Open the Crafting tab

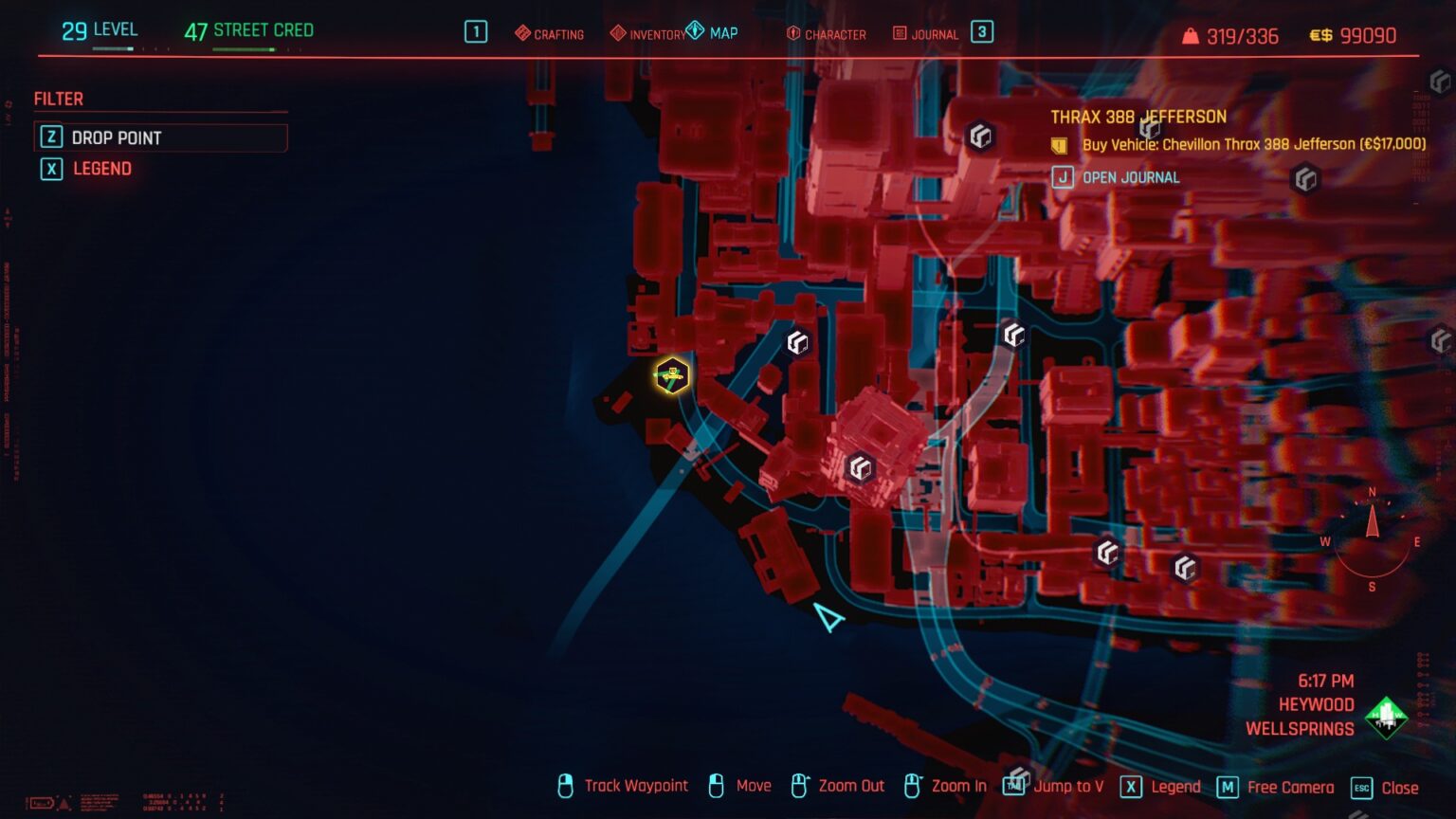[x=550, y=34]
